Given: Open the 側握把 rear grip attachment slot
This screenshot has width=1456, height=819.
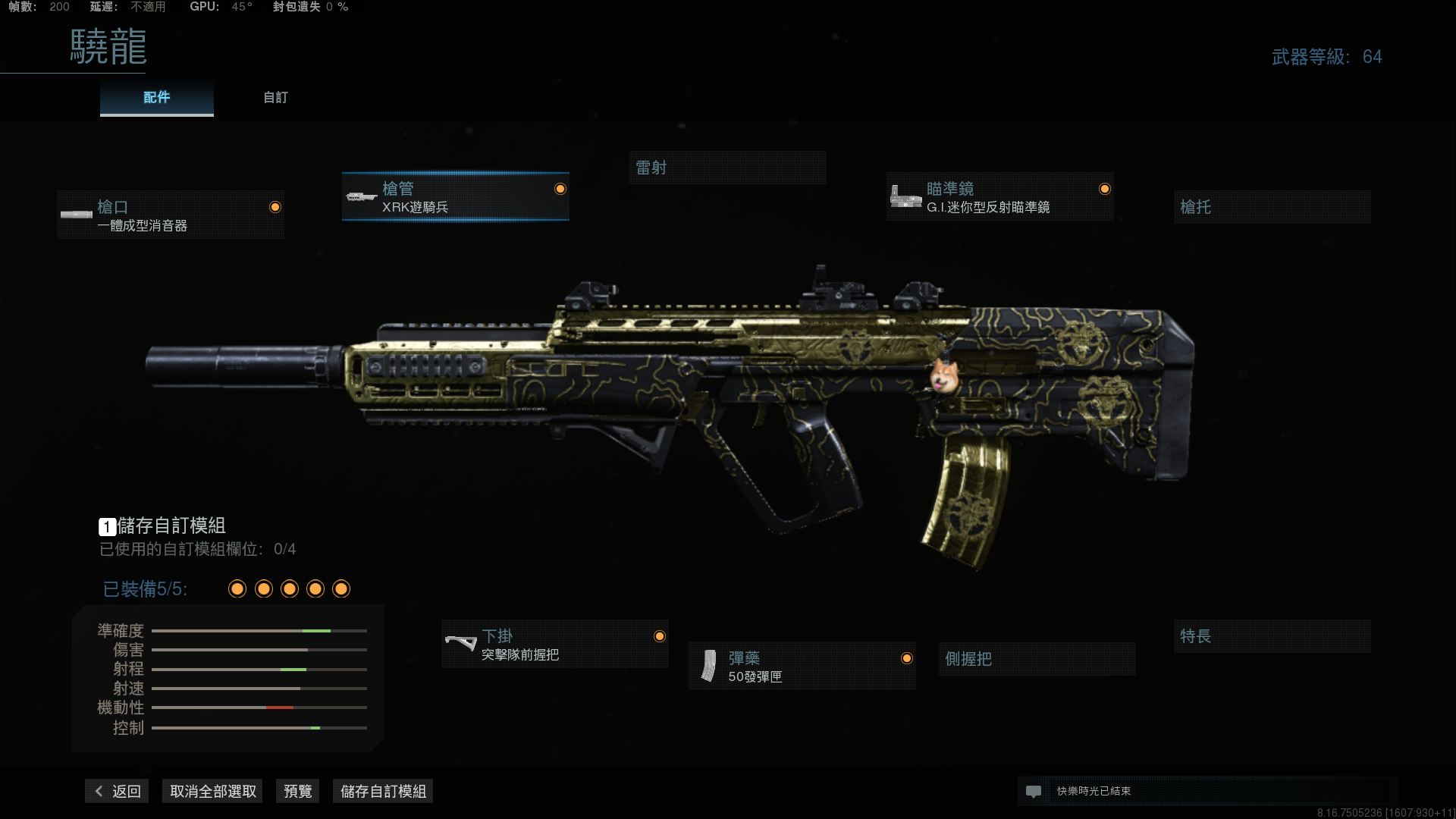Looking at the screenshot, I should click(x=1037, y=658).
